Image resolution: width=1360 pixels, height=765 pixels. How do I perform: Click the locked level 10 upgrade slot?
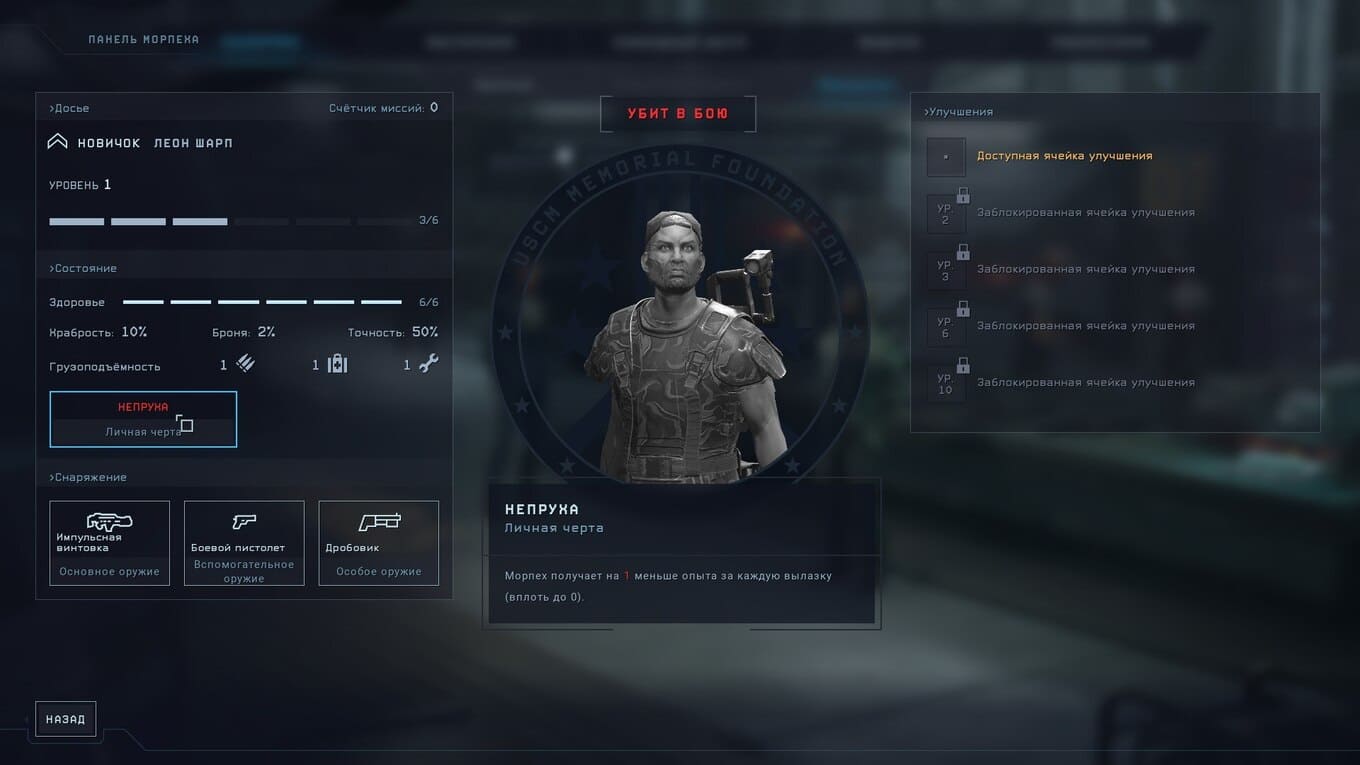946,383
